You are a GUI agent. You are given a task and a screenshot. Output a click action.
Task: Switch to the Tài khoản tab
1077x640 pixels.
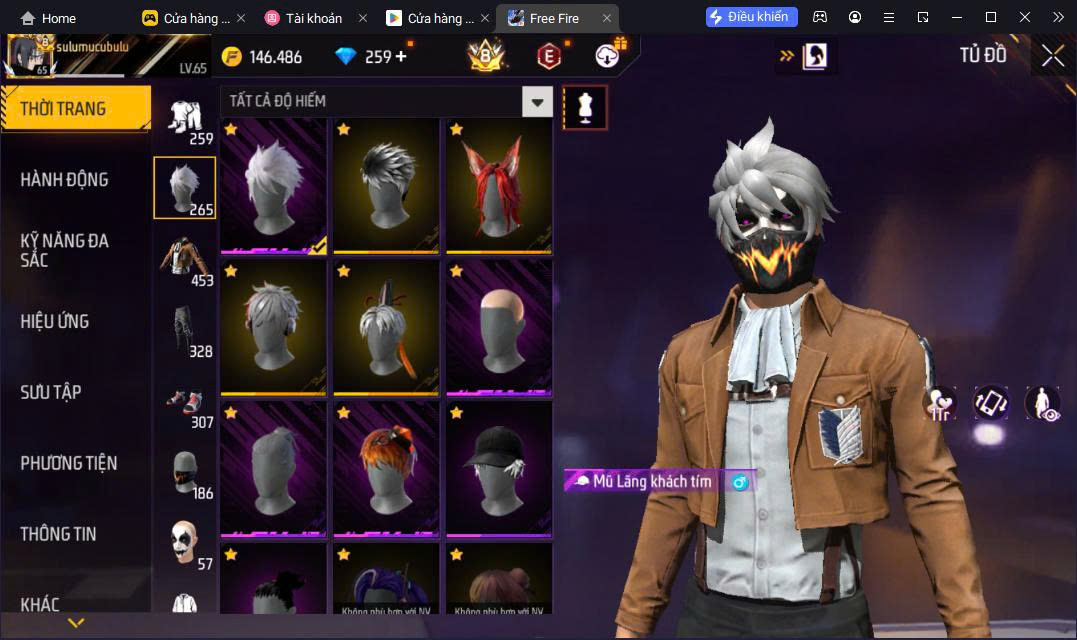[x=313, y=18]
